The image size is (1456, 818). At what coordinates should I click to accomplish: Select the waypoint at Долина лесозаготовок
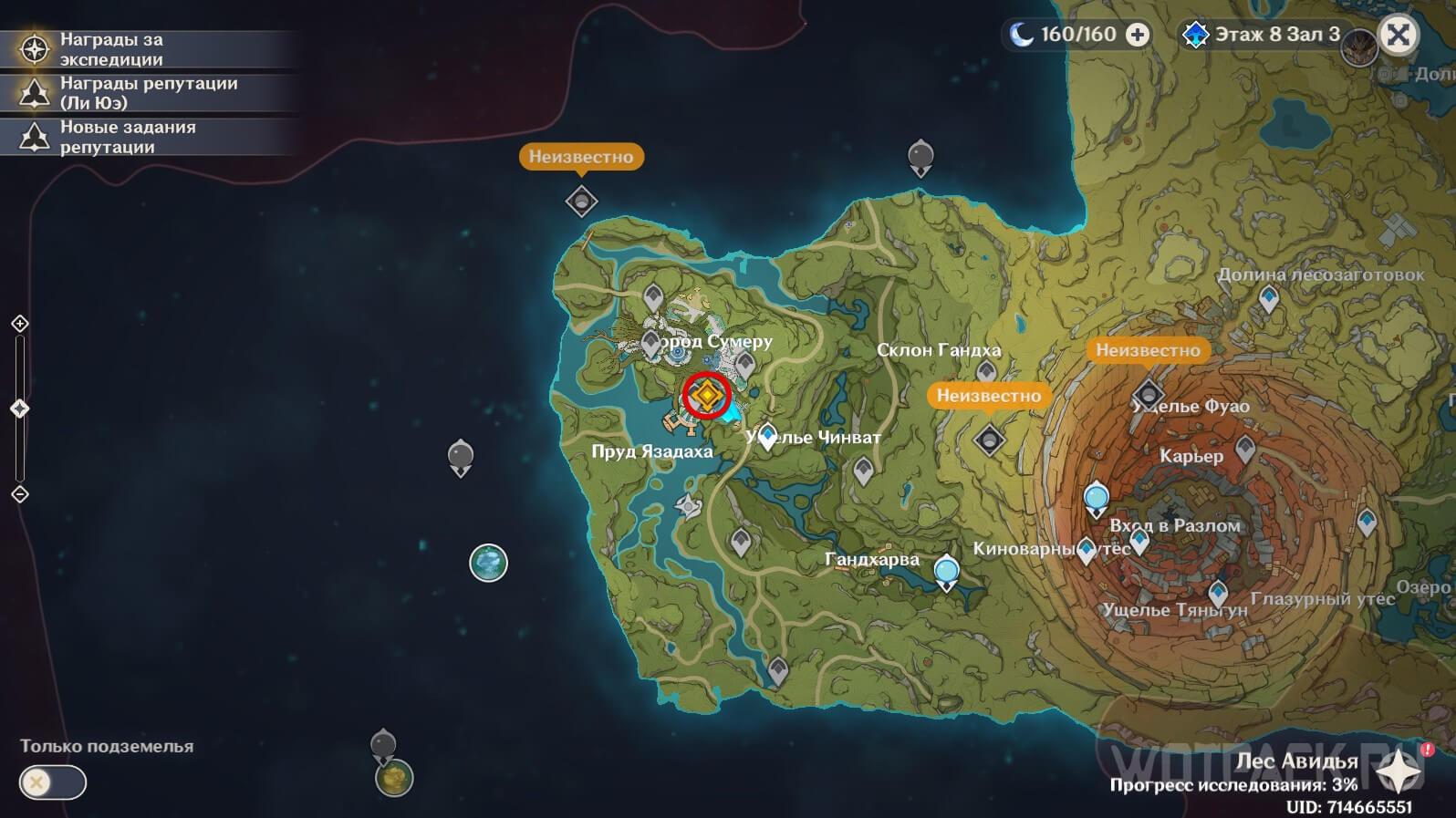pos(1269,297)
